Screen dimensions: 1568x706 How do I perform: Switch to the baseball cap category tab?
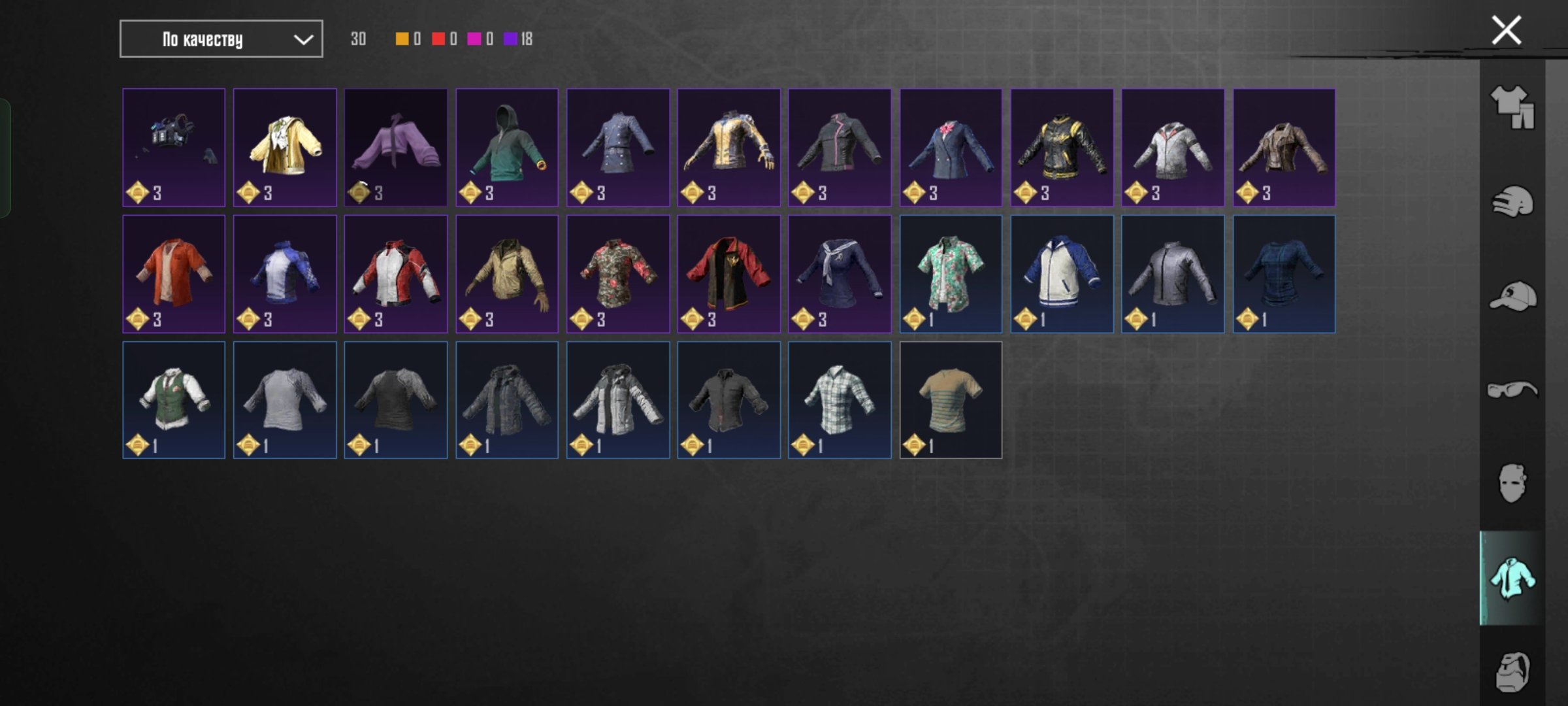(x=1512, y=296)
